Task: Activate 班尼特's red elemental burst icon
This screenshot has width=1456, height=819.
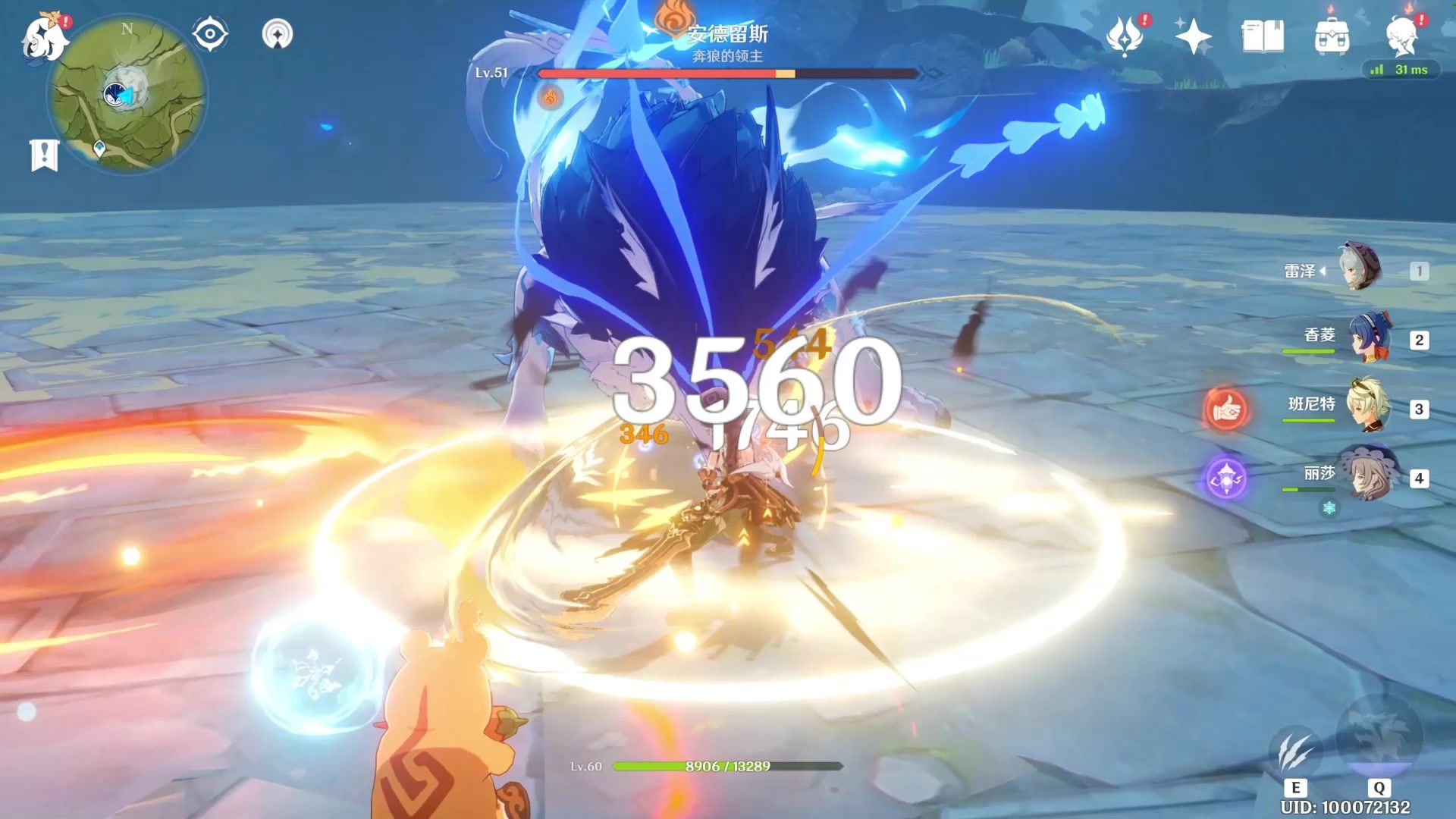Action: 1225,409
